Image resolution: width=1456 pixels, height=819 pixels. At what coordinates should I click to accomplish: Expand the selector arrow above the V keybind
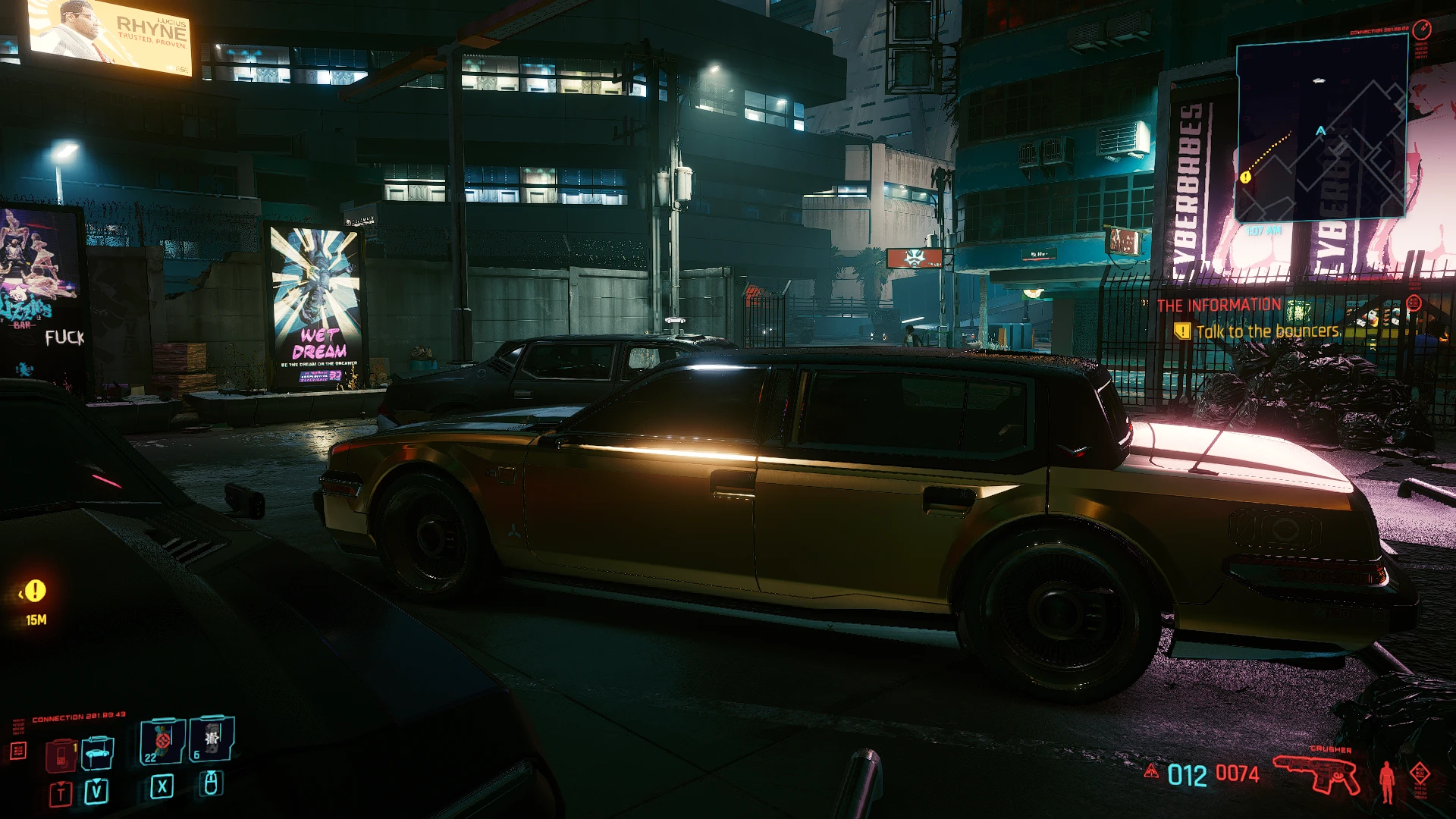(x=96, y=782)
